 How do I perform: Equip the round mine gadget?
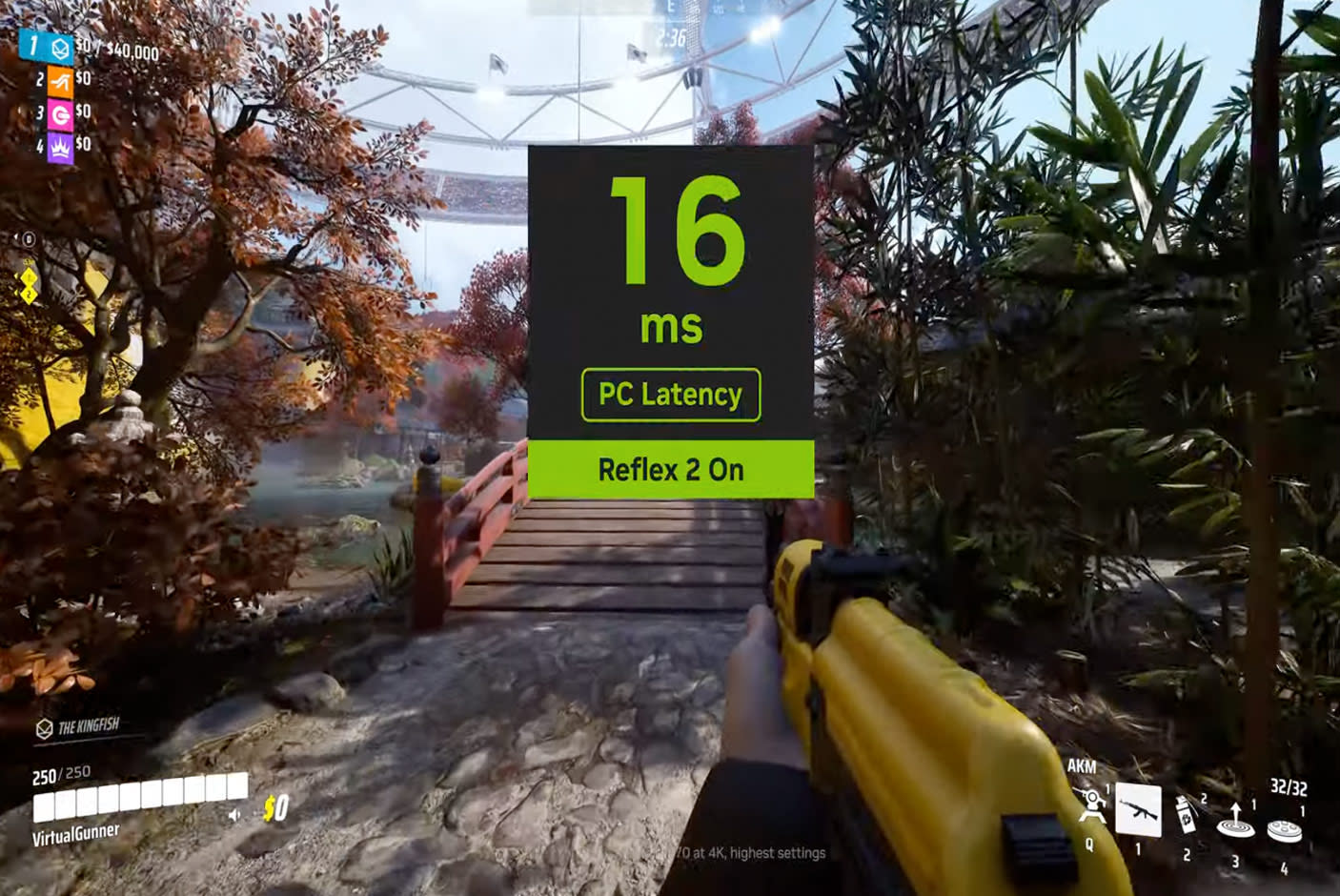pos(1284,829)
